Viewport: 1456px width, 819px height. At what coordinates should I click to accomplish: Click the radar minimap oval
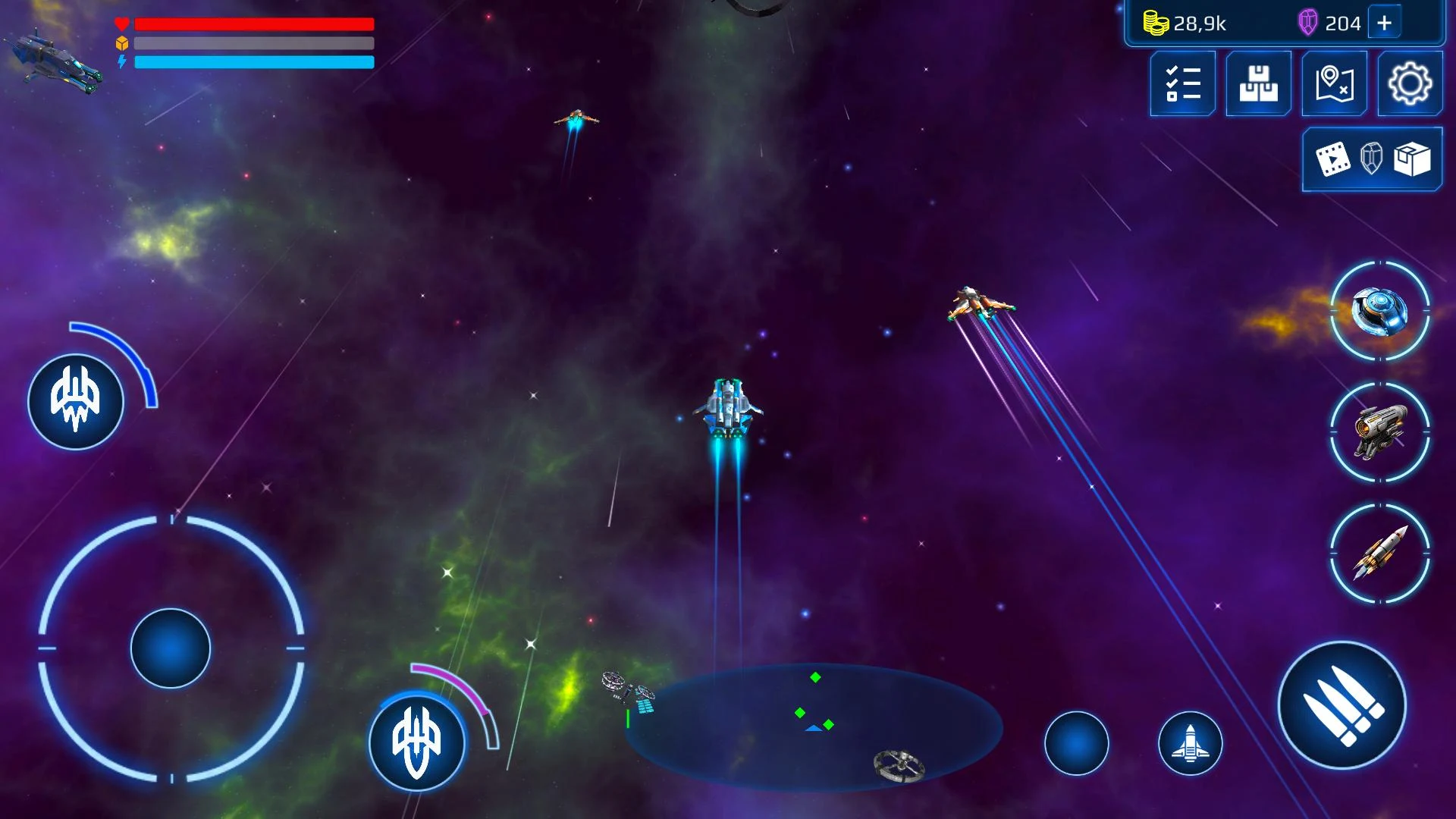point(813,726)
